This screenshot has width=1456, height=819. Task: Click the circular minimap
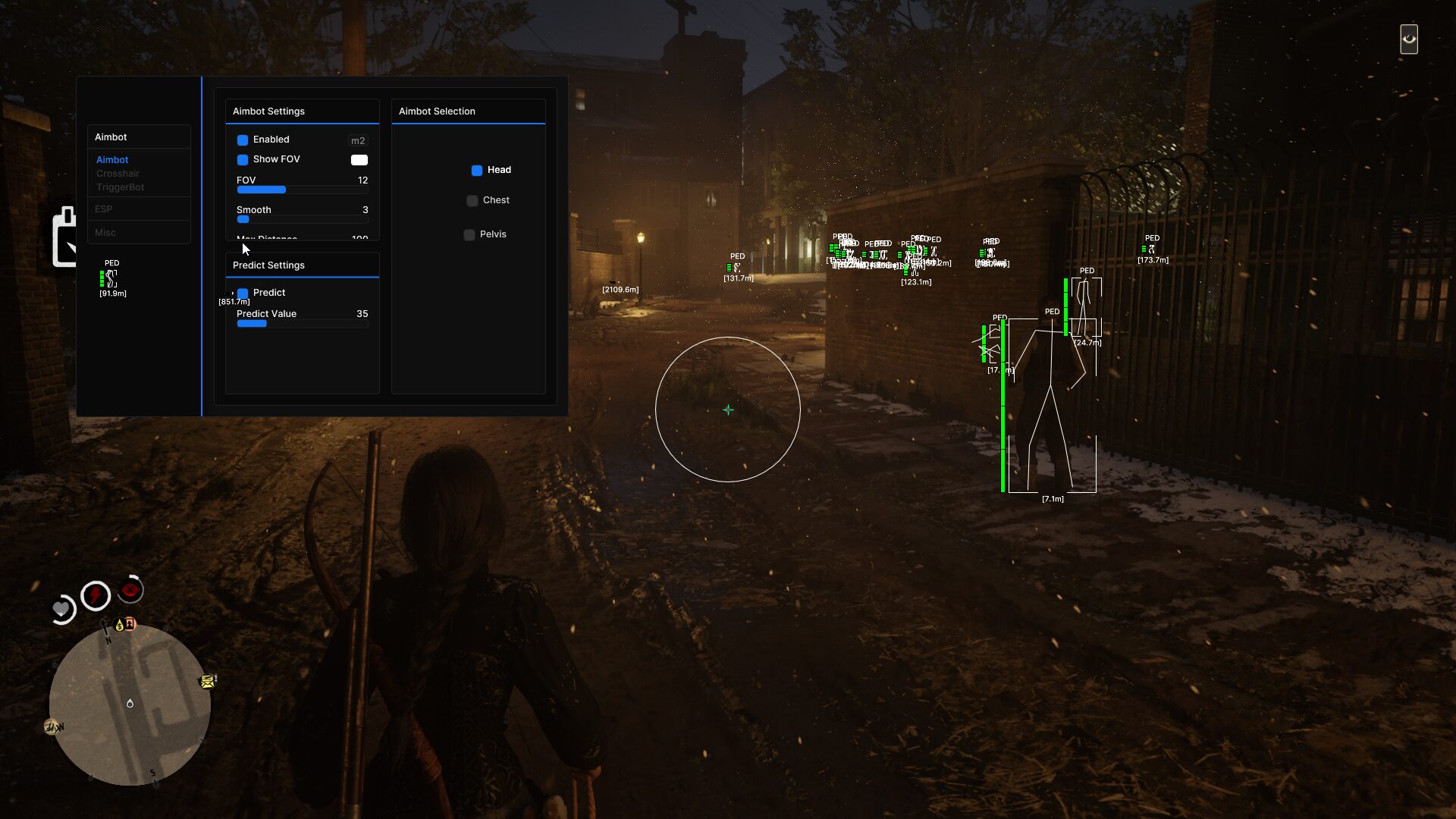[x=130, y=704]
